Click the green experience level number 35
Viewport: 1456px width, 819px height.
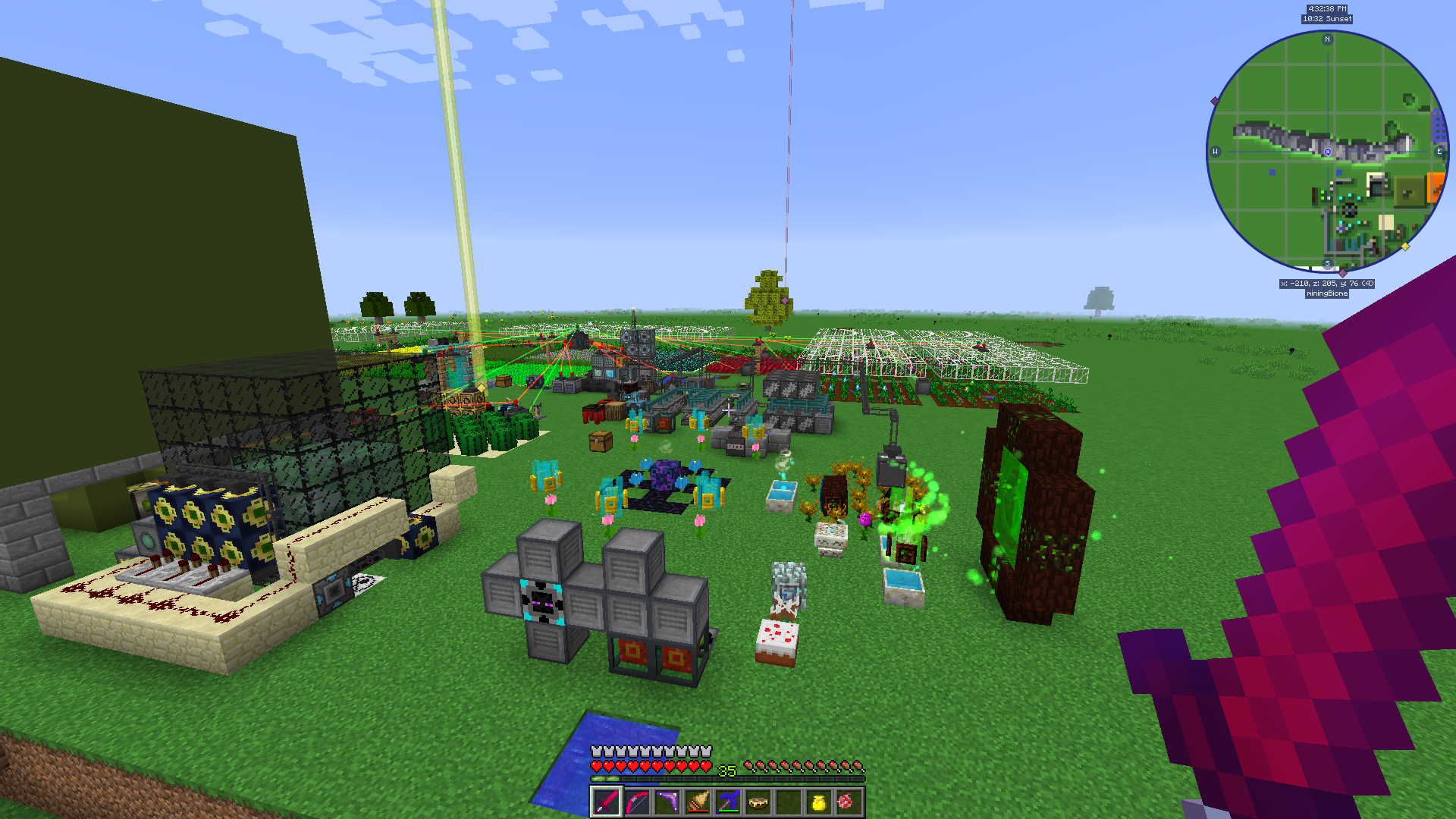pyautogui.click(x=726, y=770)
